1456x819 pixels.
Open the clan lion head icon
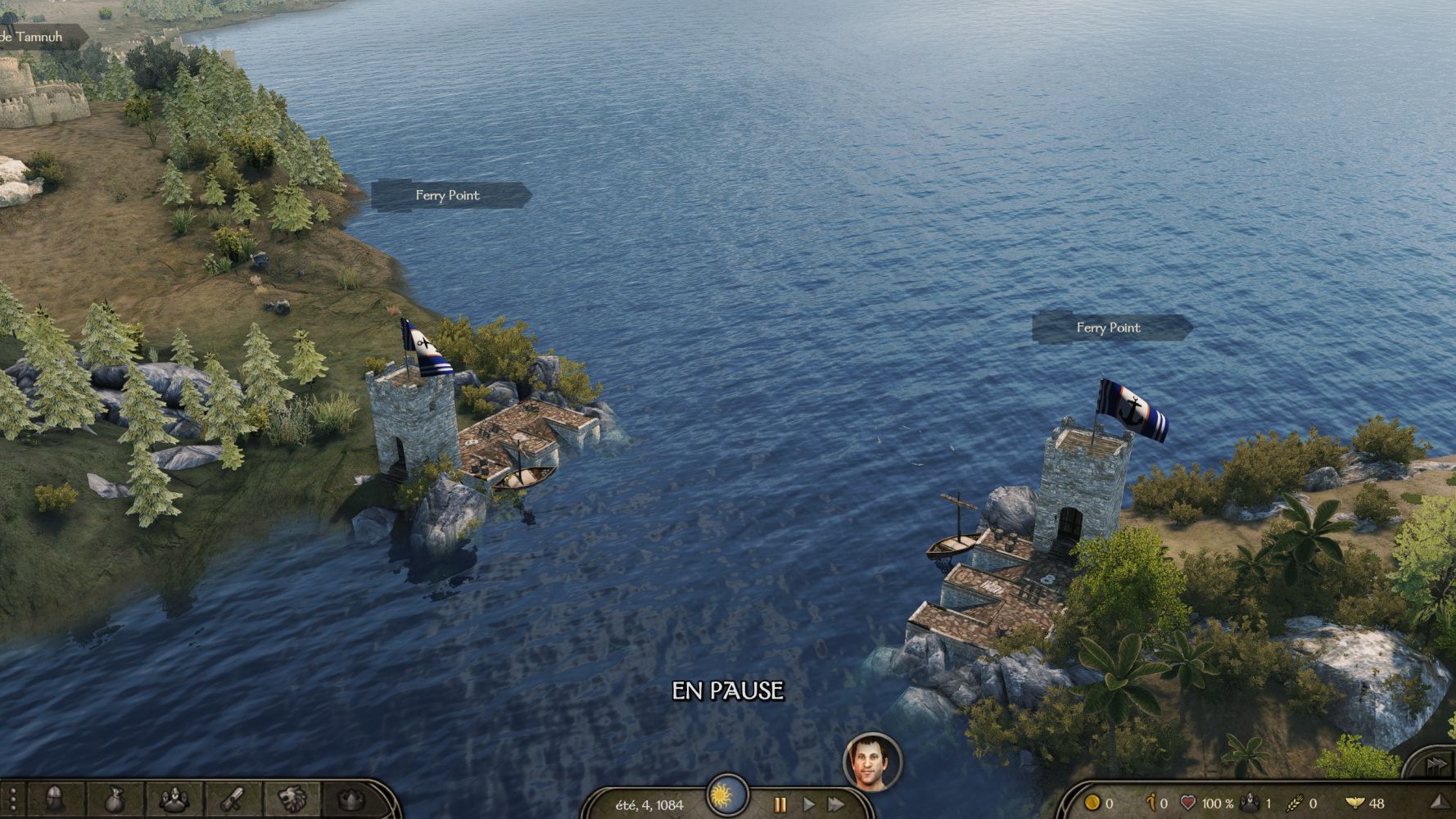tap(292, 799)
